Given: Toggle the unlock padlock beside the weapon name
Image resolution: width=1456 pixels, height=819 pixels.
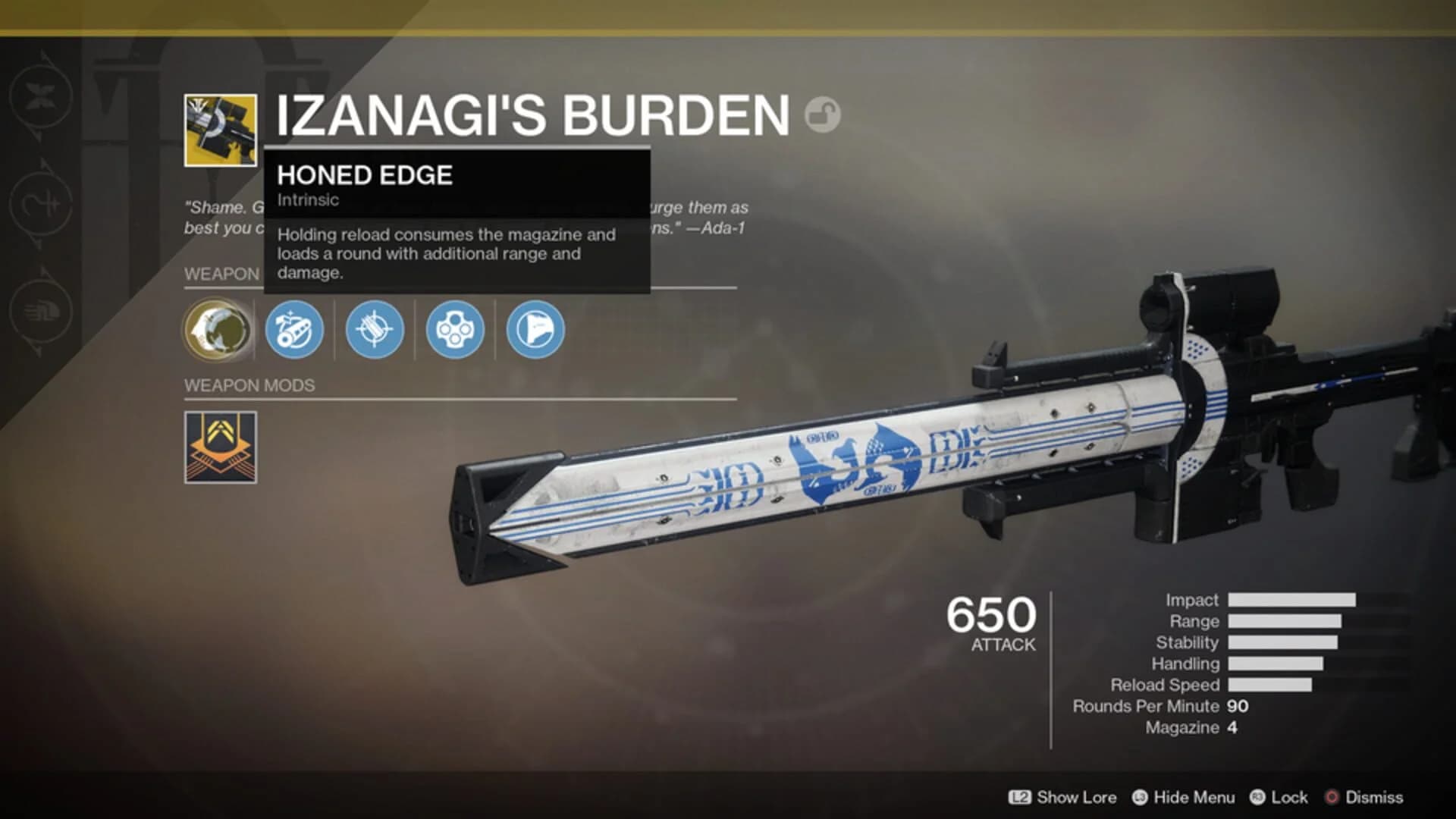Looking at the screenshot, I should pos(823,112).
